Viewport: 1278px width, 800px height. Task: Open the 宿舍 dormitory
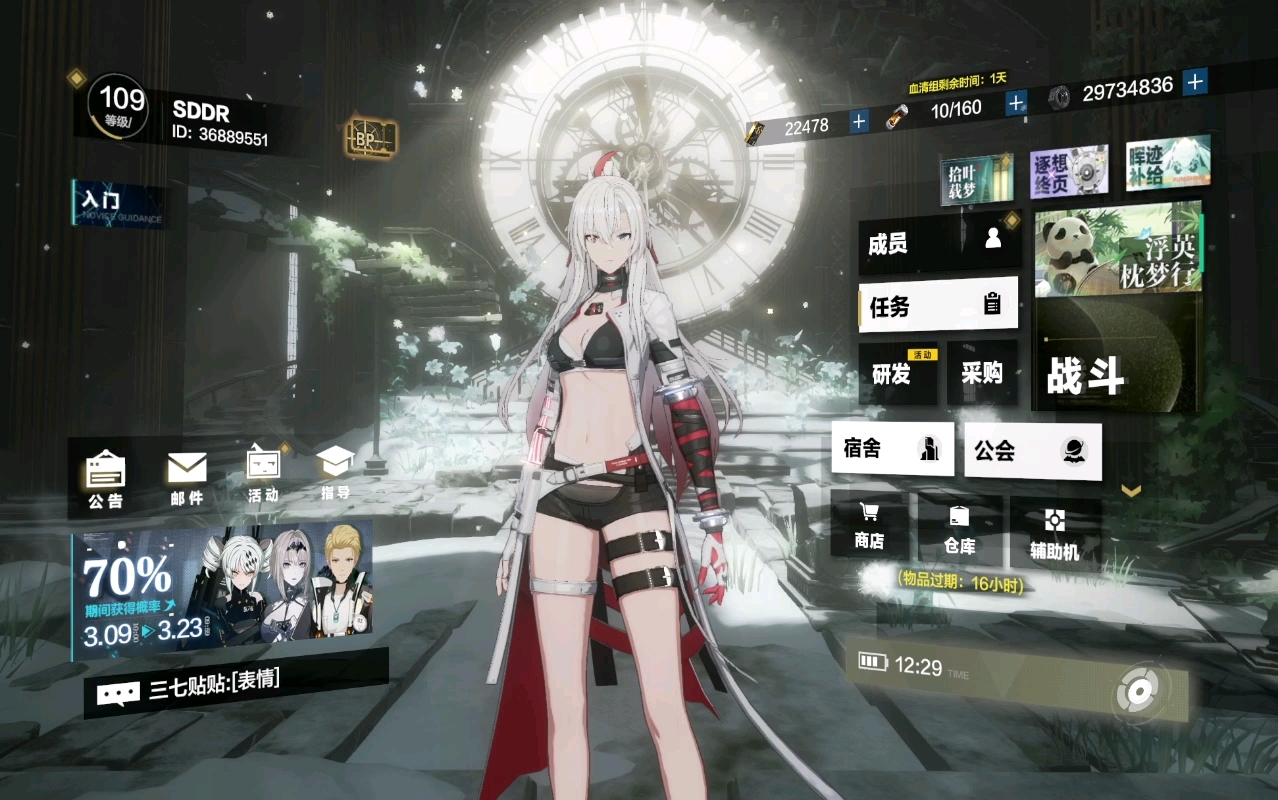point(892,449)
